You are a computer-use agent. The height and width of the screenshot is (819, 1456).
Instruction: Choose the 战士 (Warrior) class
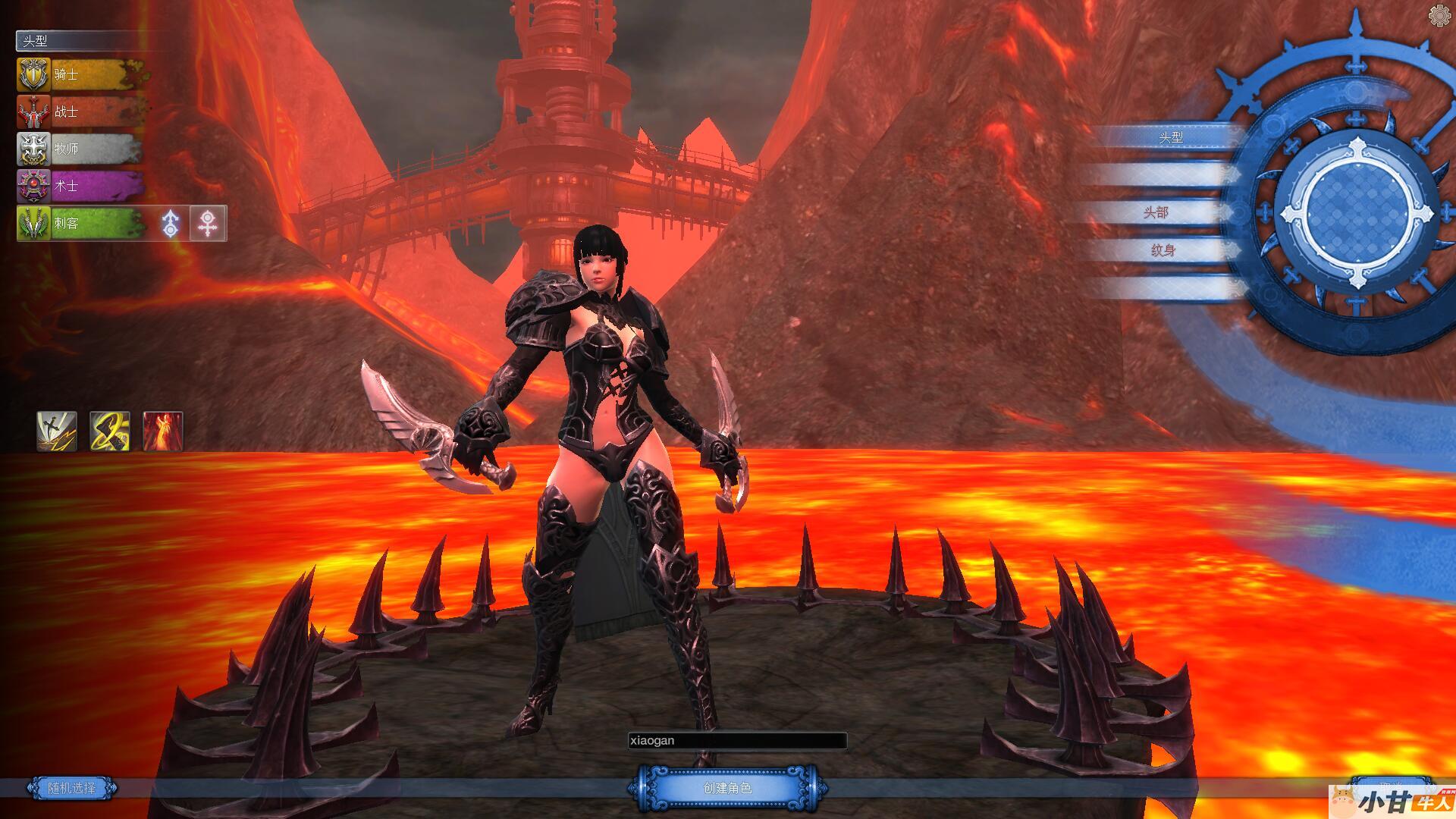[80, 111]
